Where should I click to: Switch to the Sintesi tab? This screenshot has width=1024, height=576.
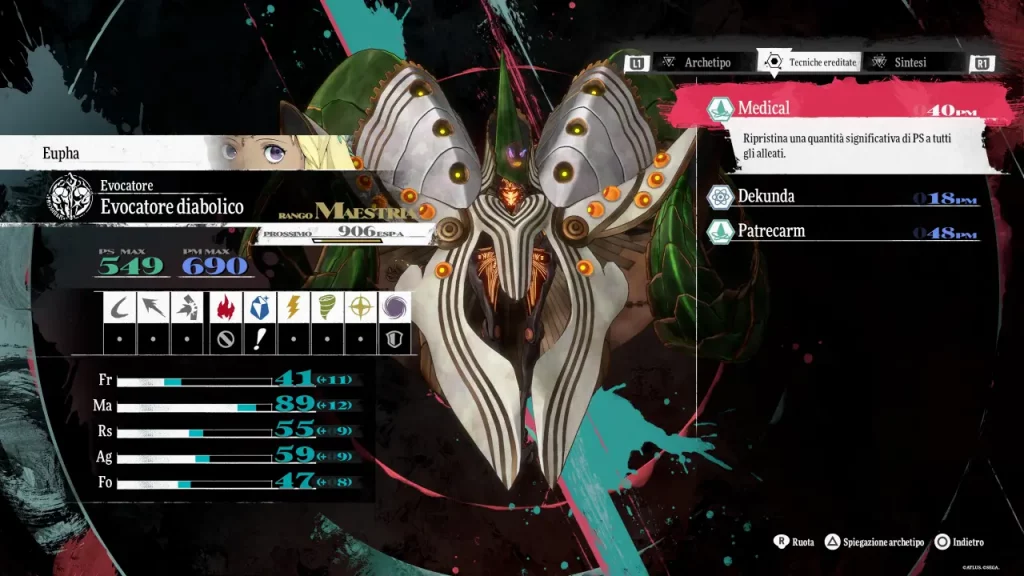pos(910,62)
